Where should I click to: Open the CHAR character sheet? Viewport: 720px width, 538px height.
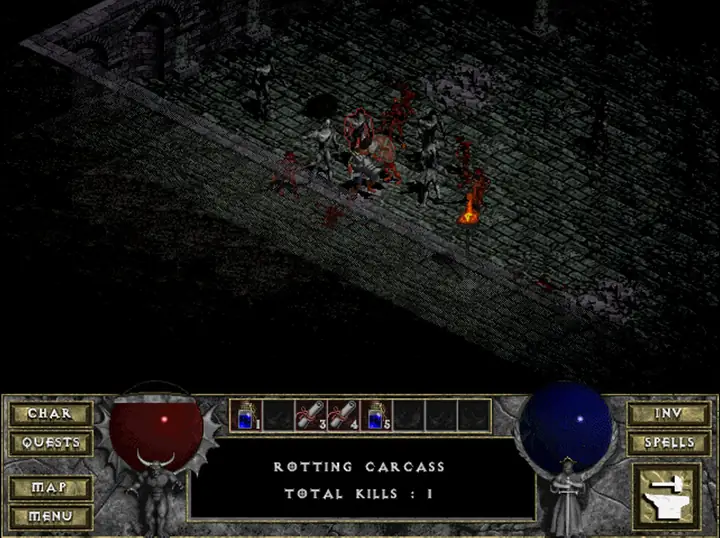pos(50,414)
